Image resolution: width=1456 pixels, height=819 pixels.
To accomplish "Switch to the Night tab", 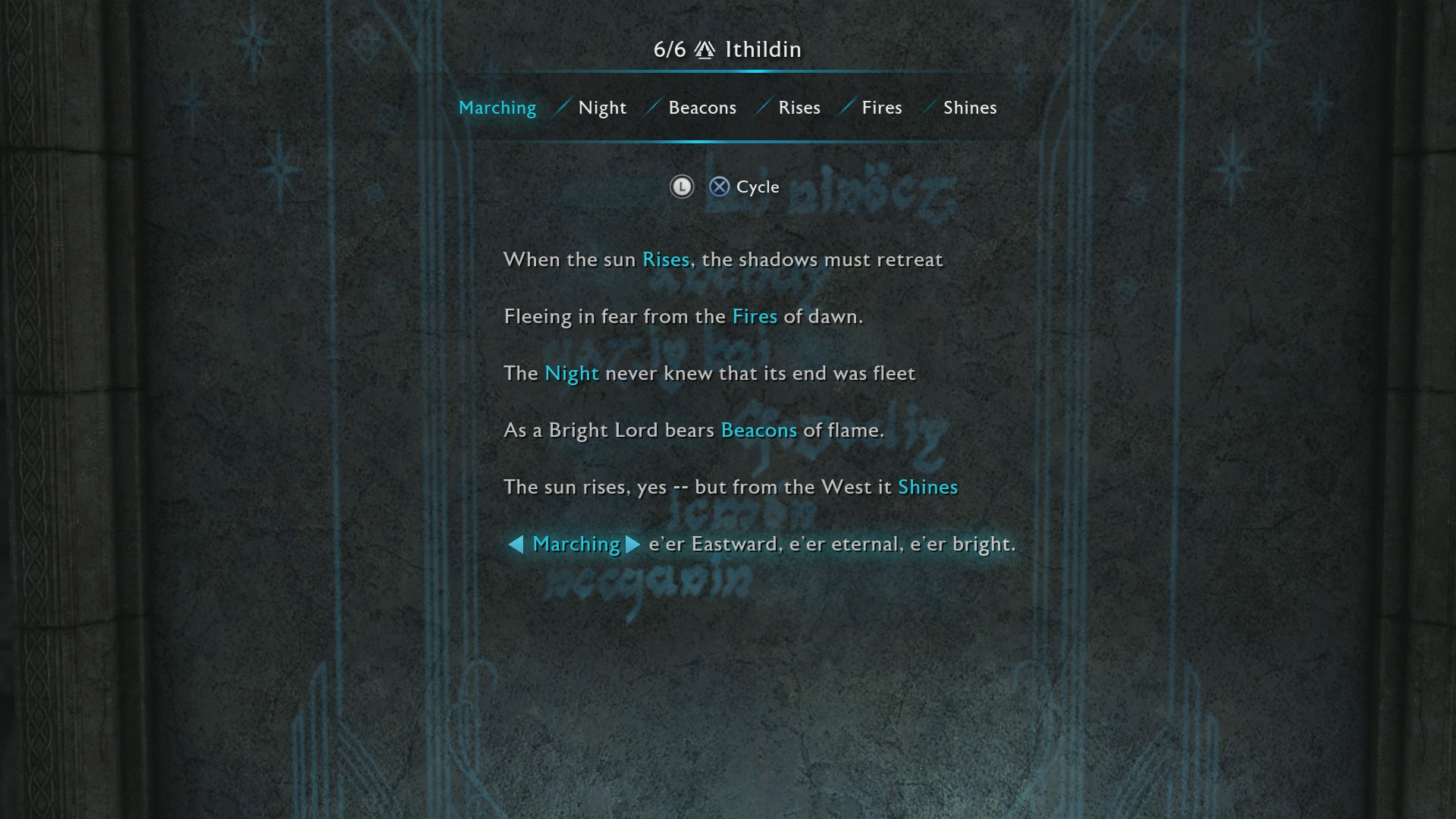I will click(x=601, y=107).
